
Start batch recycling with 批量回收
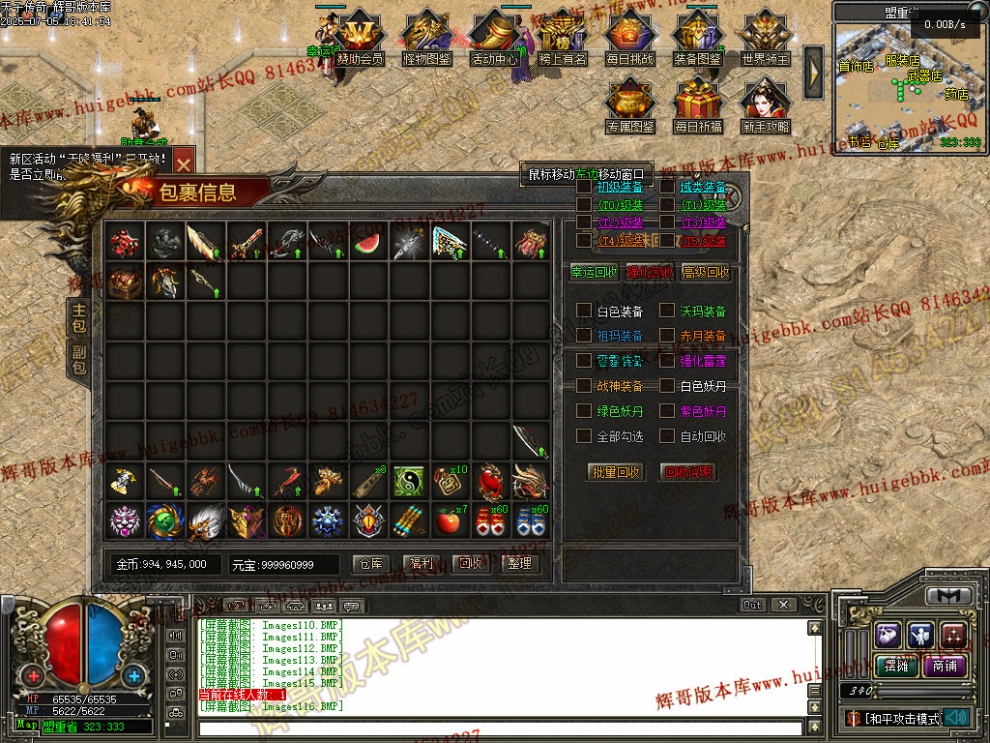point(615,472)
